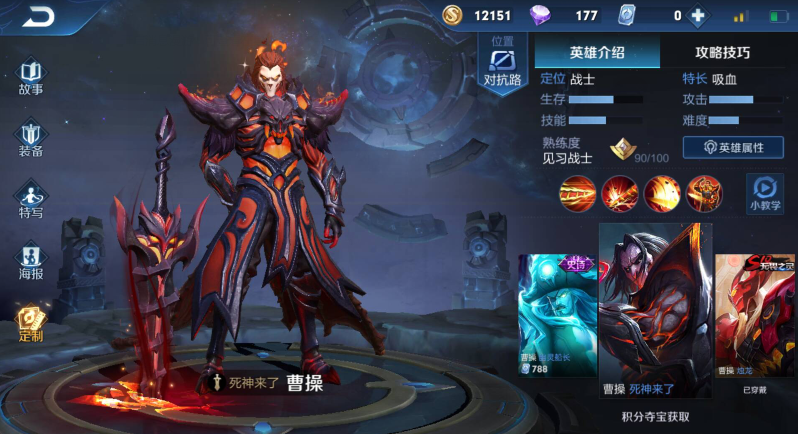This screenshot has height=434, width=798.
Task: Open the 英雄属性 hero attributes
Action: coord(733,147)
